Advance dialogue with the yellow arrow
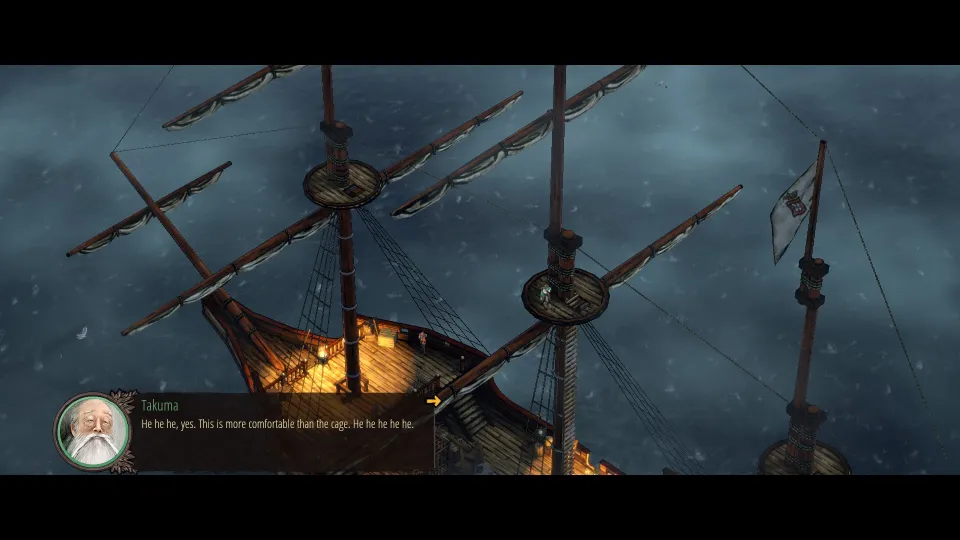The width and height of the screenshot is (960, 540). (433, 402)
